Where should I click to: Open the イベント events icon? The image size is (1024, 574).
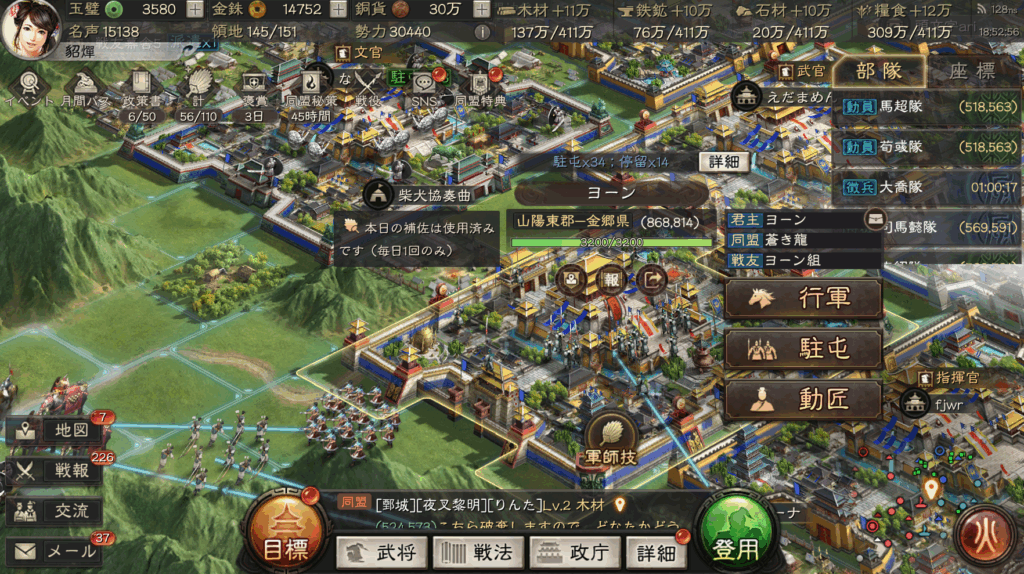pyautogui.click(x=30, y=86)
